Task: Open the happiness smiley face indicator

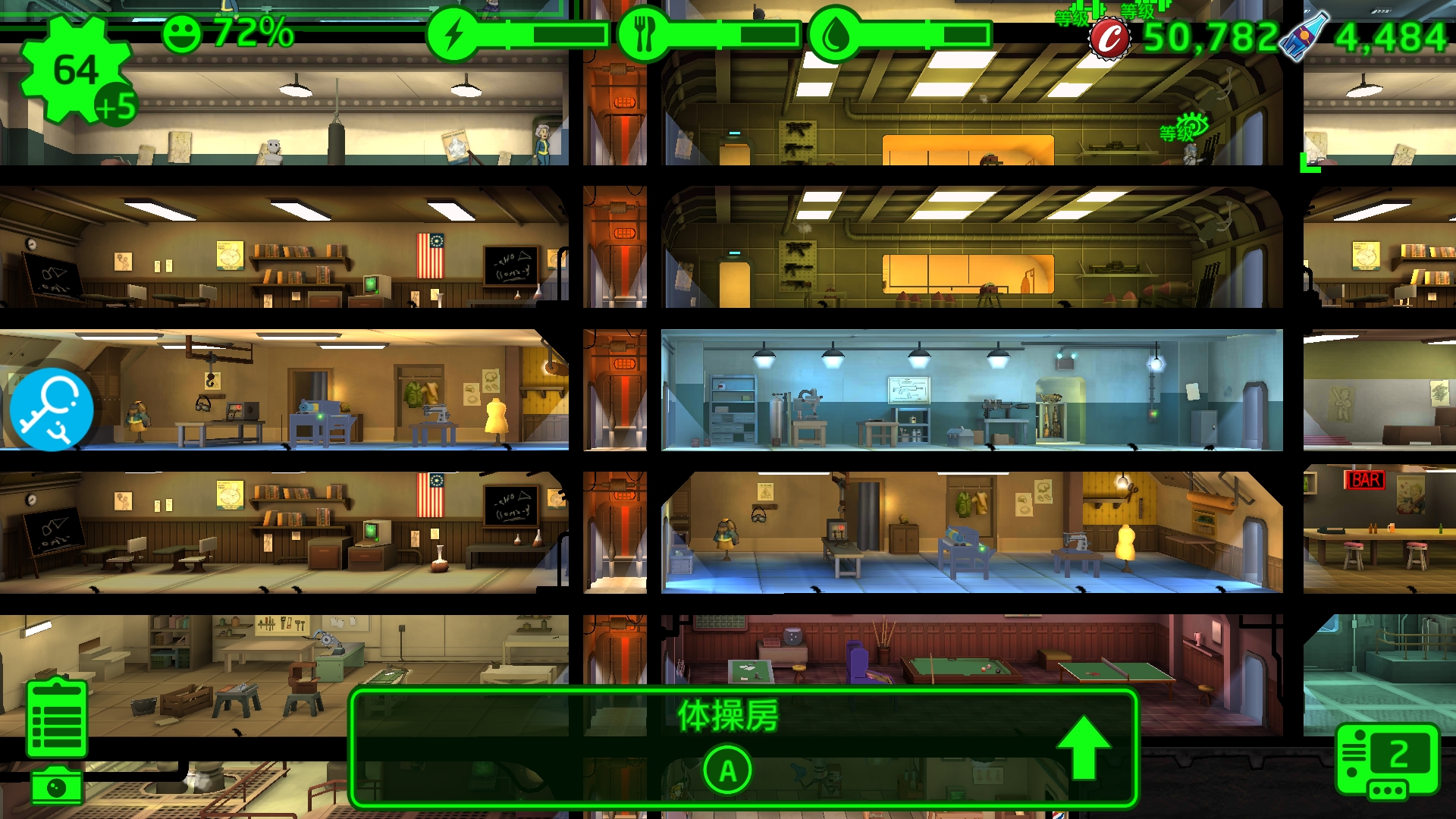Action: 182,34
